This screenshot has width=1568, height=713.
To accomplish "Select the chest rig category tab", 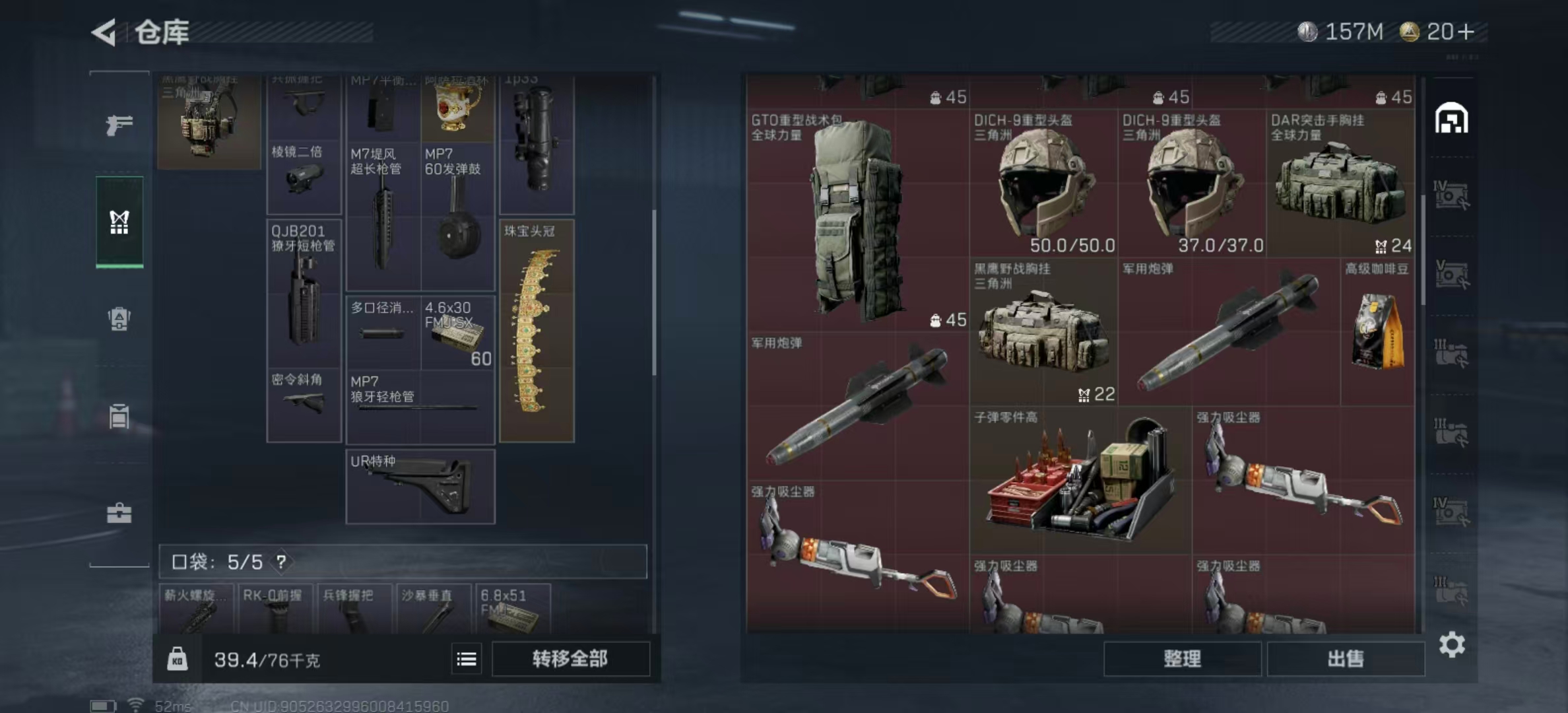I will point(119,222).
